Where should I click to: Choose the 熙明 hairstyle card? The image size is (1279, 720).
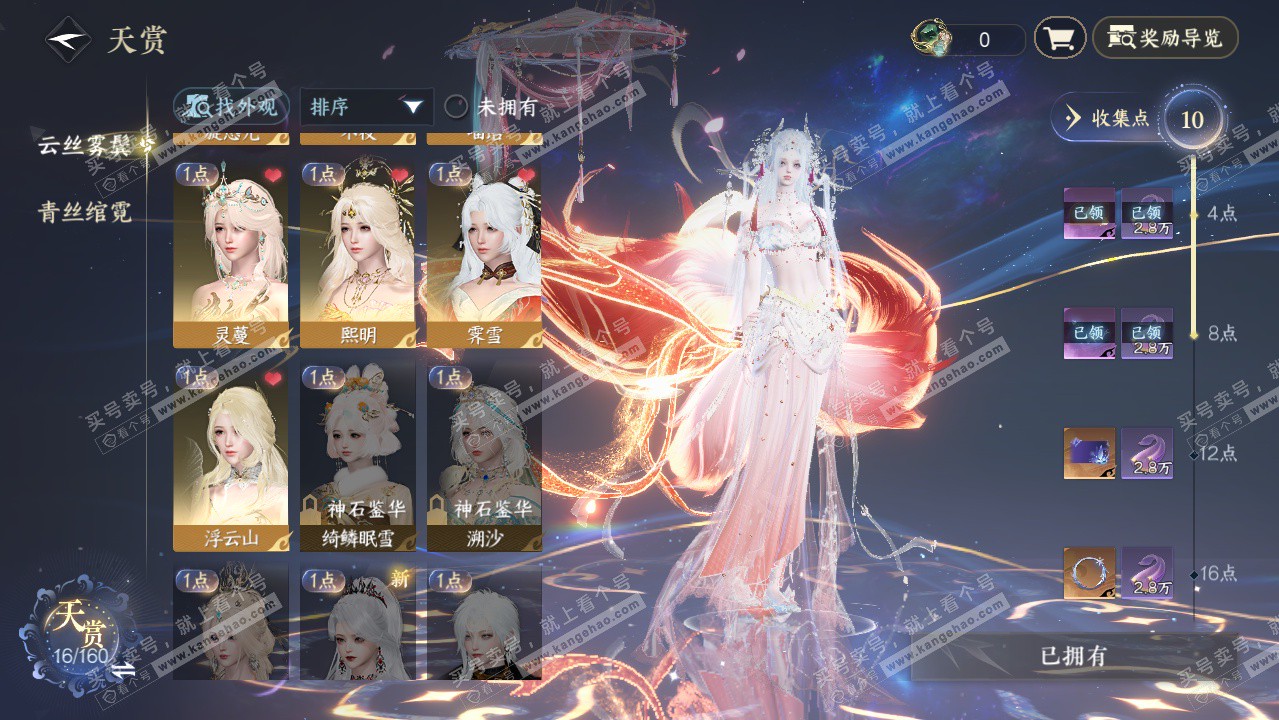pos(357,255)
